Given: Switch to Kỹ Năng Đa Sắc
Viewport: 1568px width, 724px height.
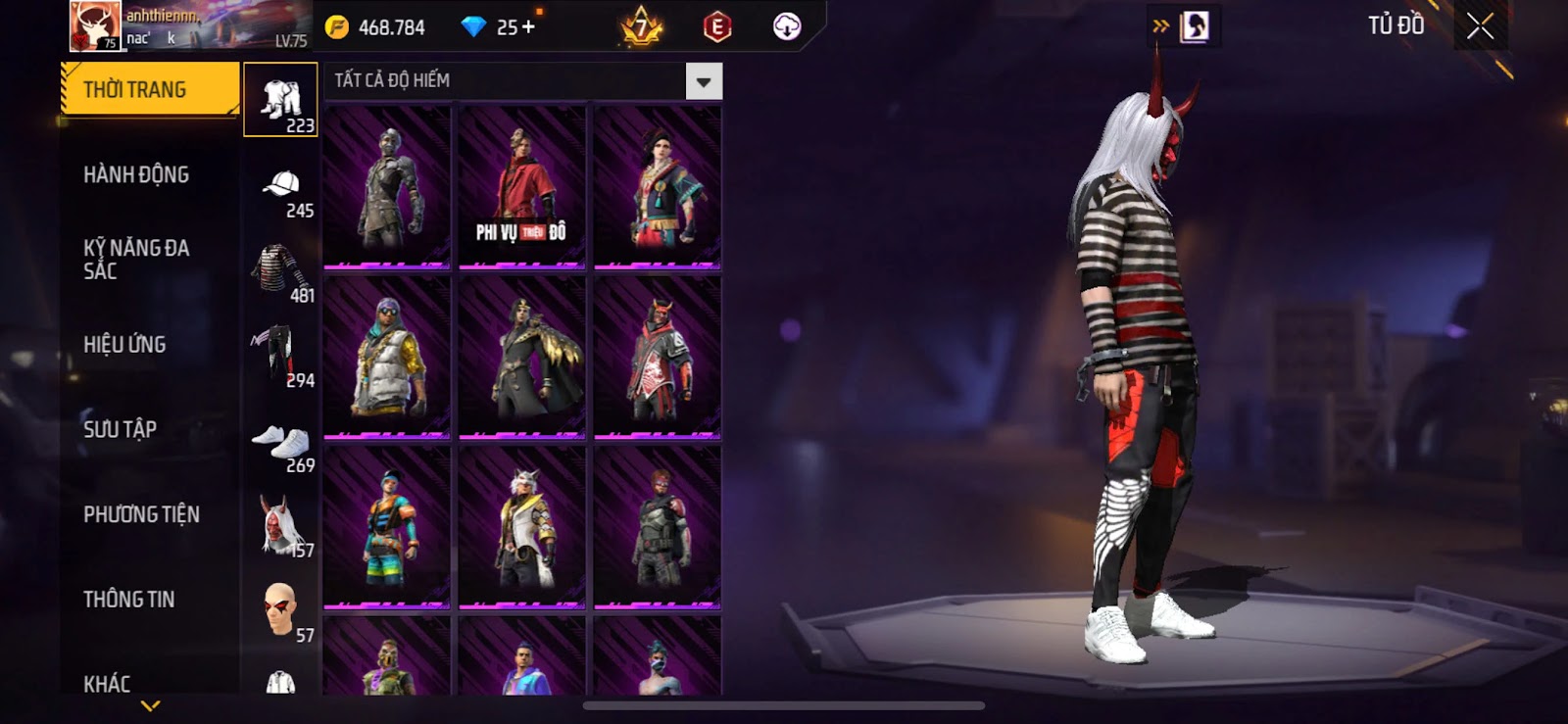Looking at the screenshot, I should click(136, 260).
